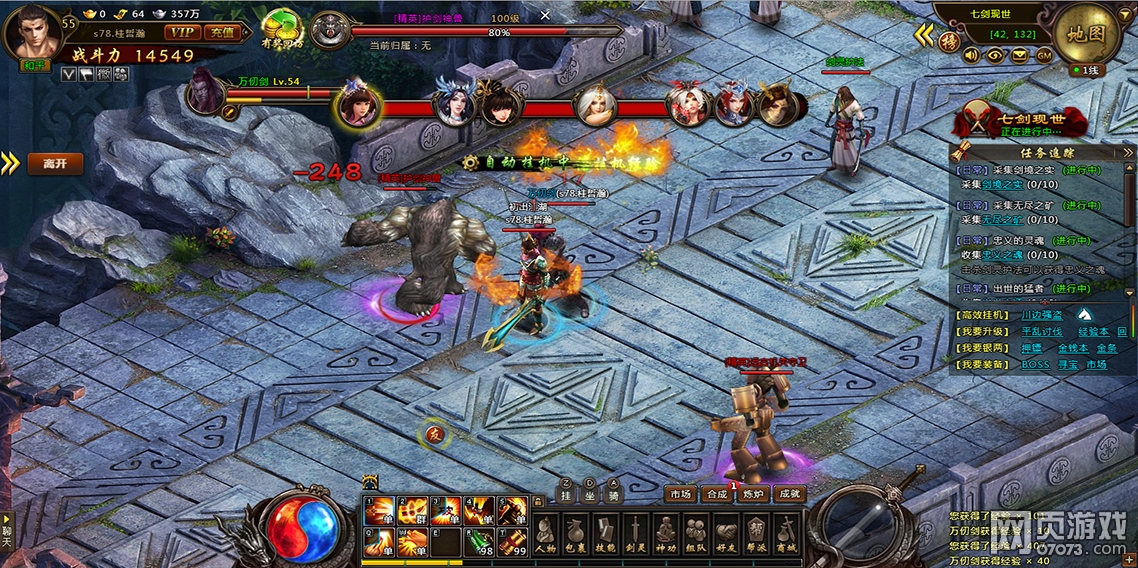The width and height of the screenshot is (1138, 568).
Task: Open the 好友 friends list
Action: coord(727,534)
